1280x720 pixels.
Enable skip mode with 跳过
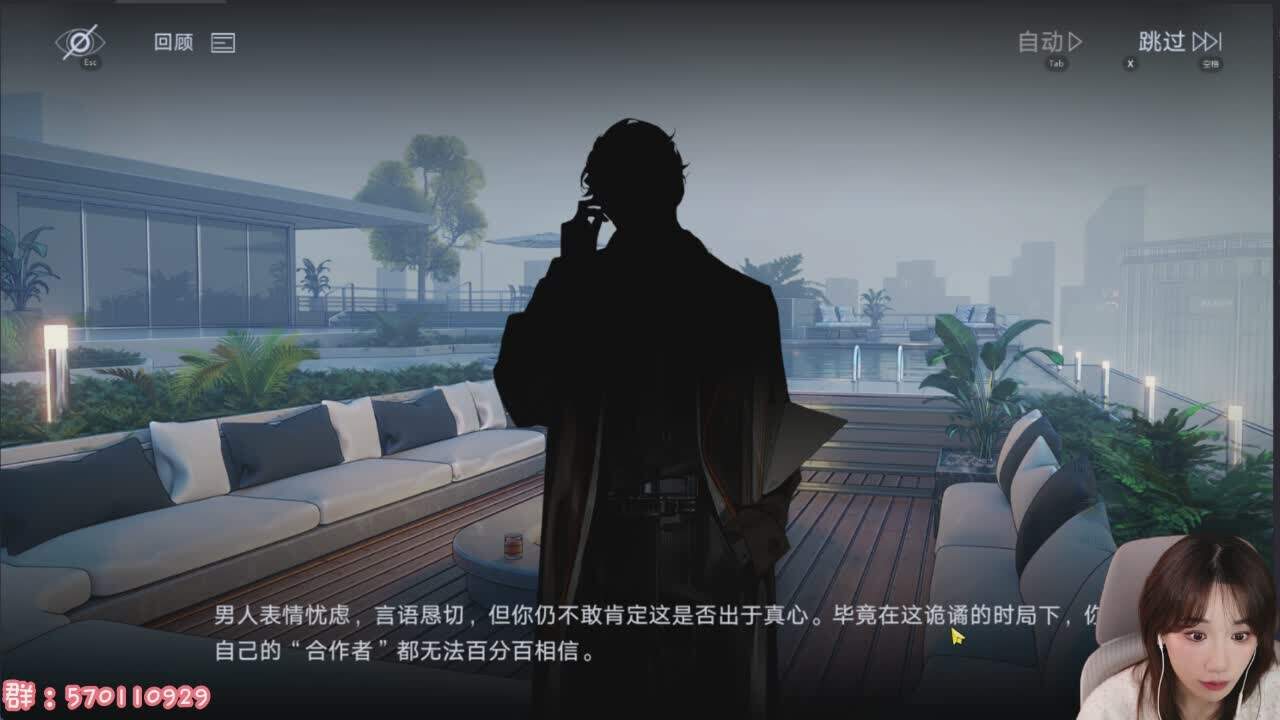pos(1160,42)
